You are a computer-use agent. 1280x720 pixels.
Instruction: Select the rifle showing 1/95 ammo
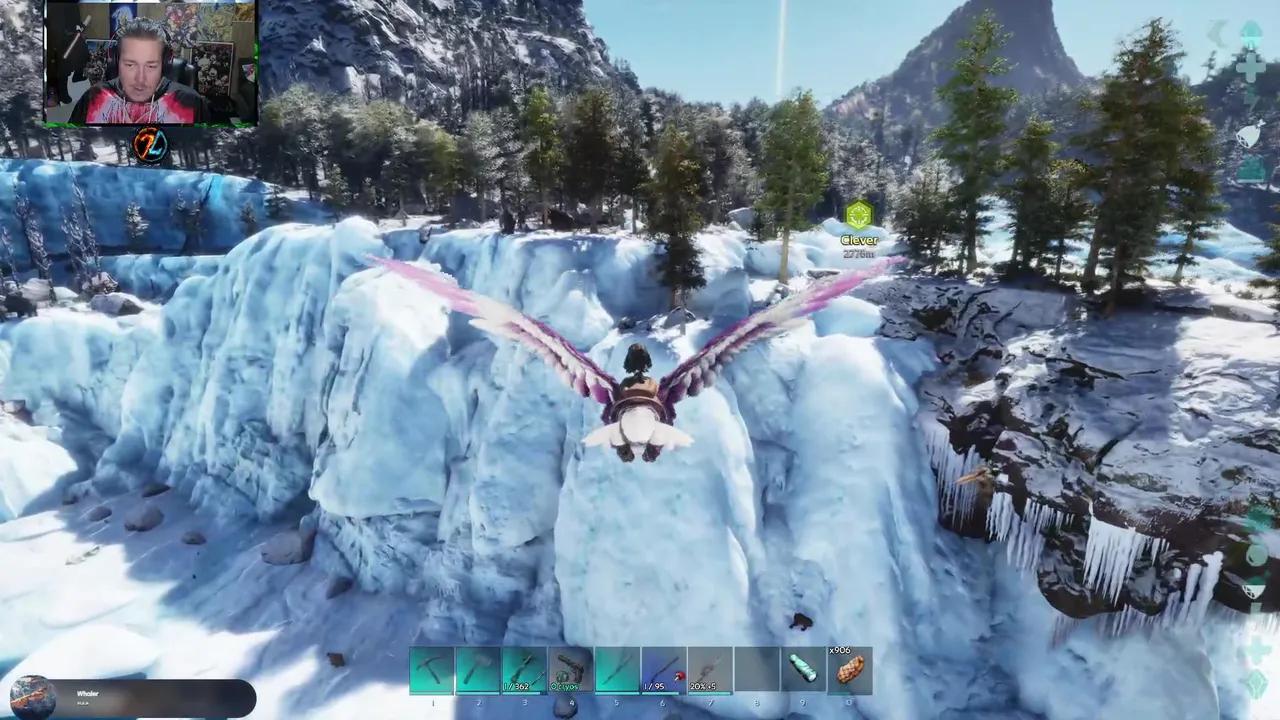(663, 670)
